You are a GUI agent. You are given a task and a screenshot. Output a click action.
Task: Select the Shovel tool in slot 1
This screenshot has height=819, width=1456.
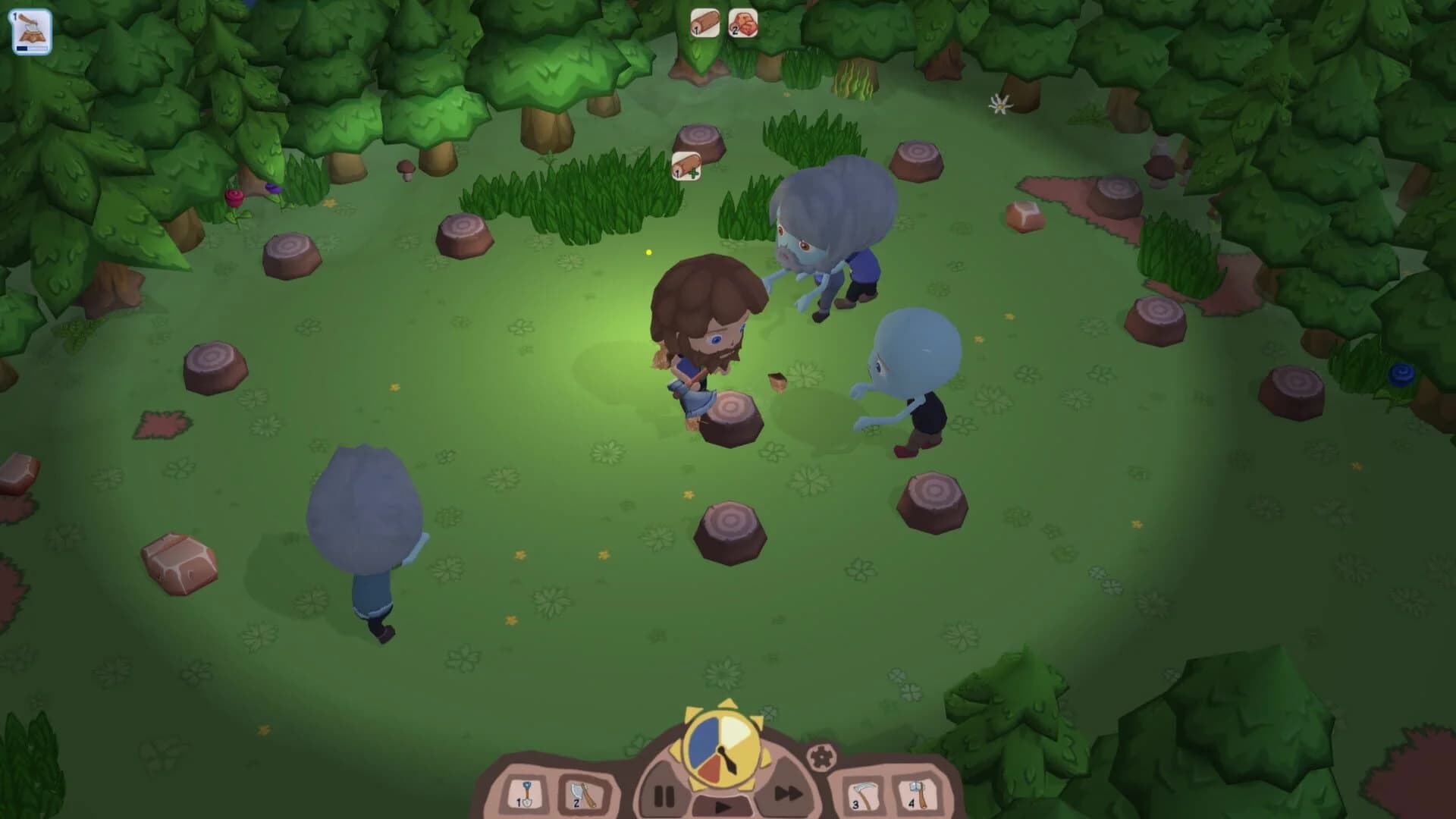[x=526, y=792]
